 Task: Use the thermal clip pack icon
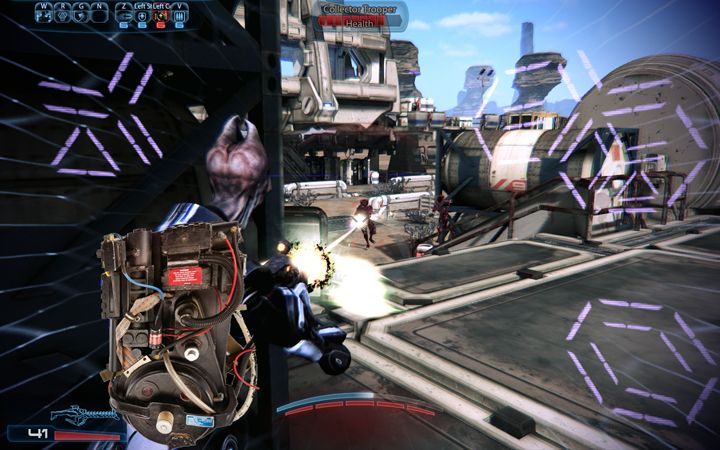[180, 16]
